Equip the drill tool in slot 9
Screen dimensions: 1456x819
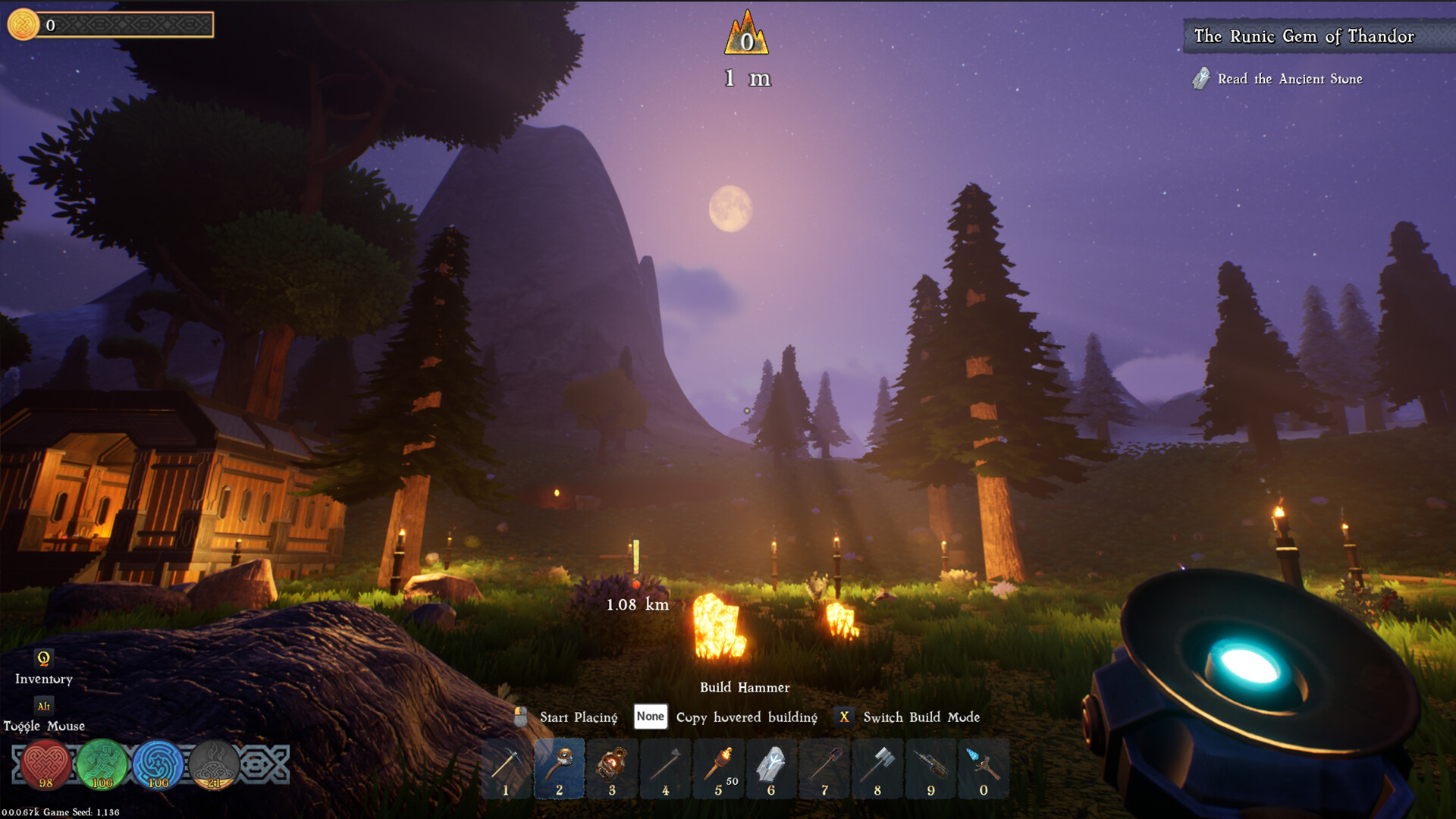[930, 767]
